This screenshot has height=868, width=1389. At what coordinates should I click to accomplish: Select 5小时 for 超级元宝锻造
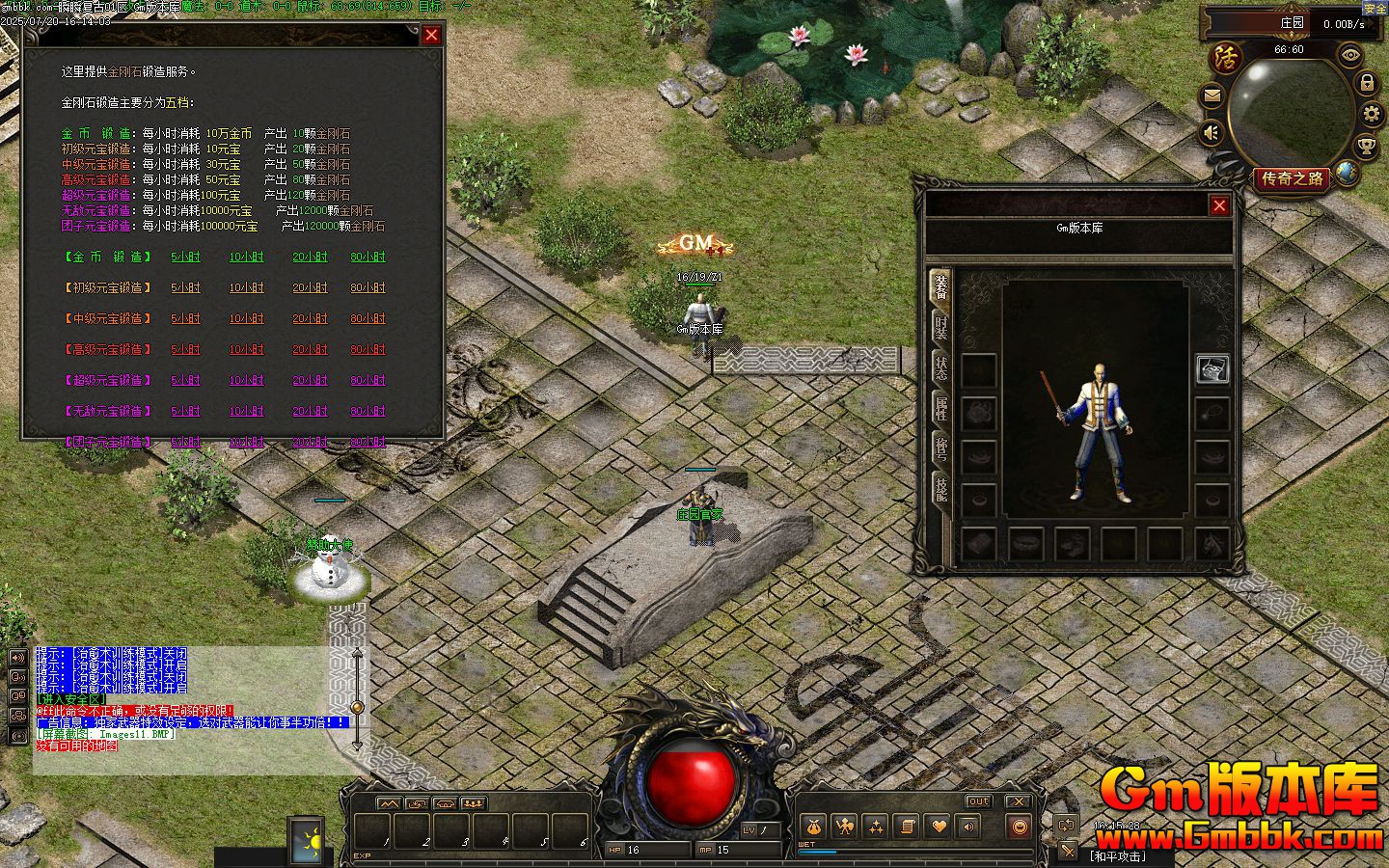pyautogui.click(x=185, y=381)
